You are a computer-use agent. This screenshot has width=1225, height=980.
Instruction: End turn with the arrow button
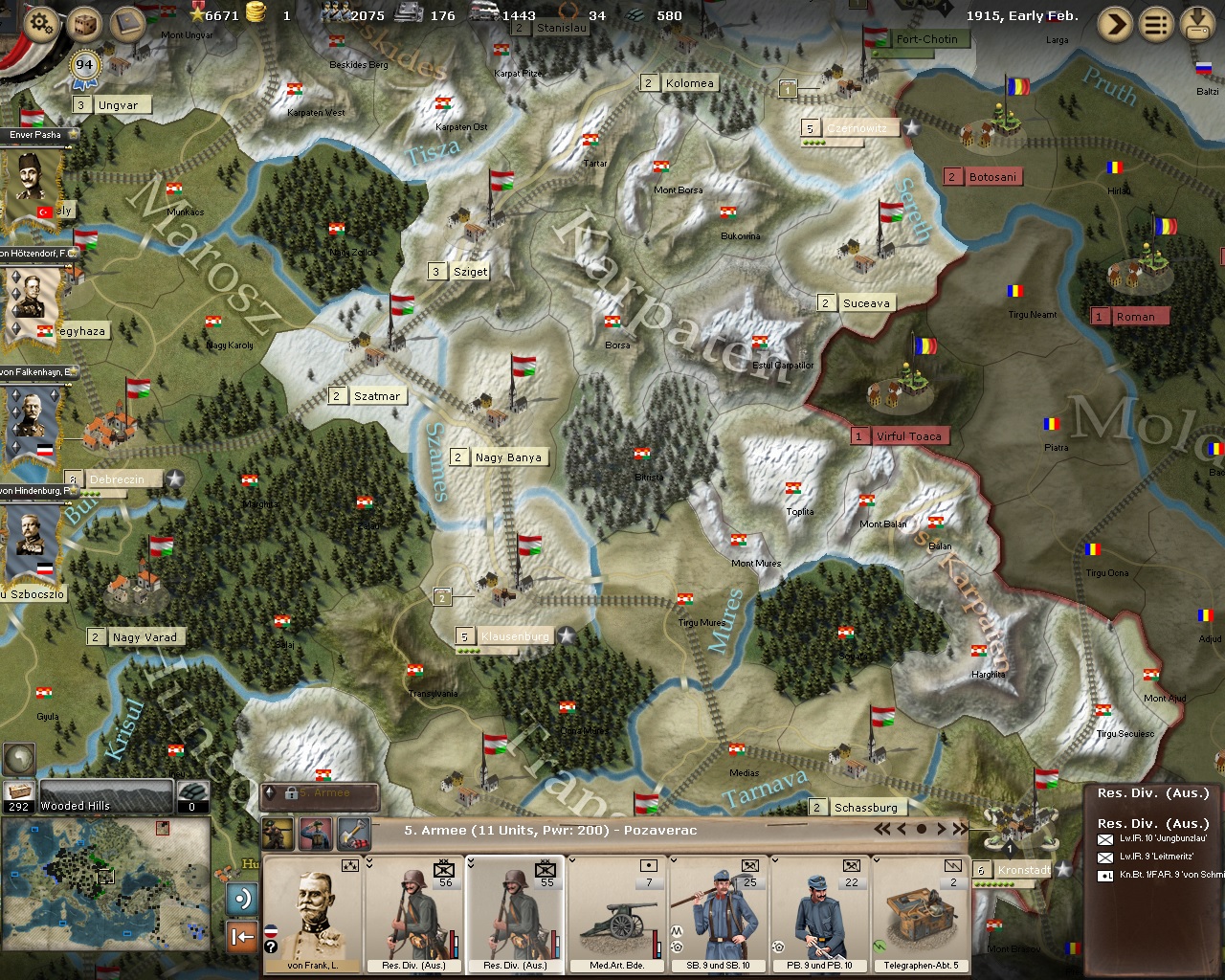[x=1114, y=24]
